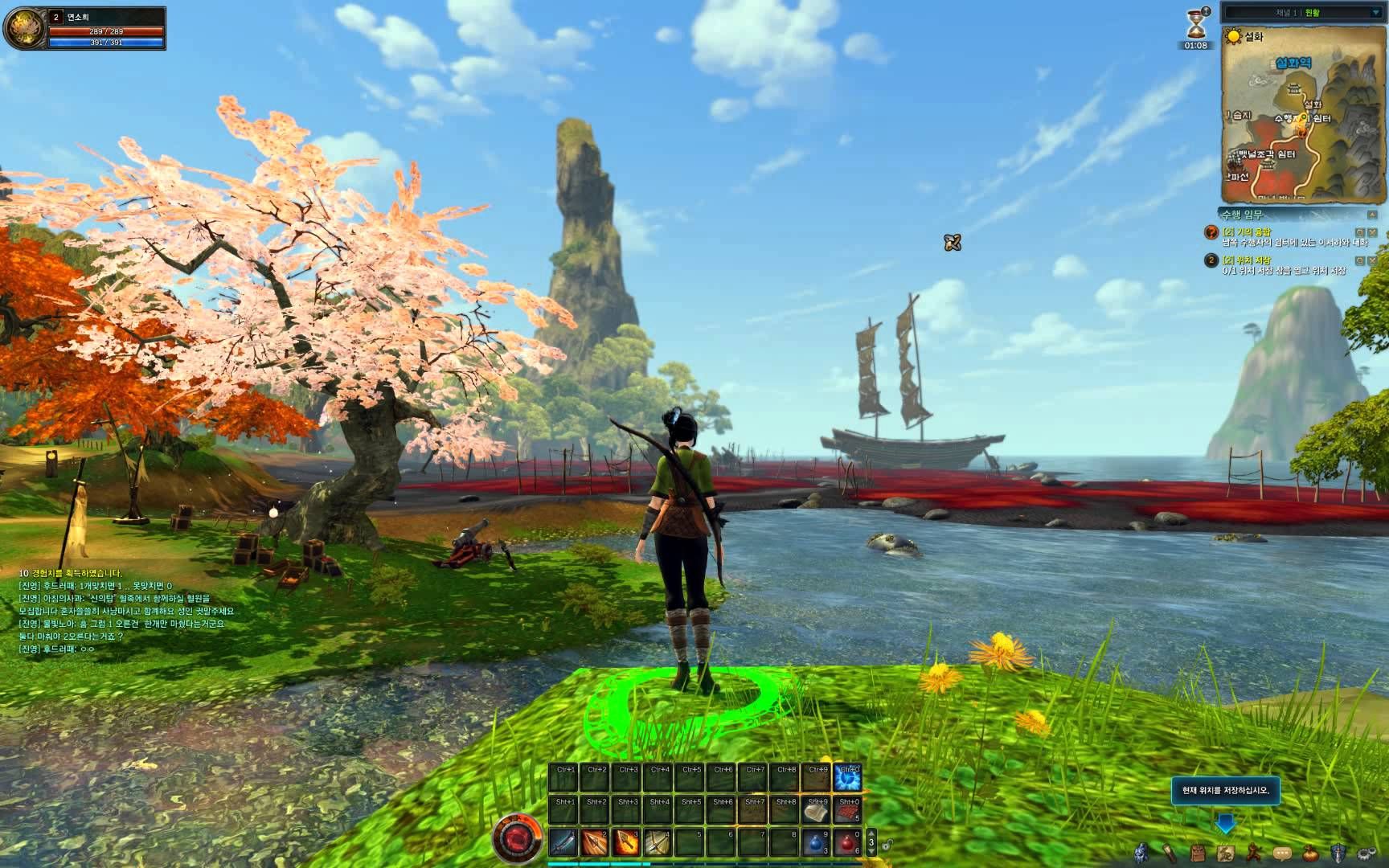Use the blue mana potion
The image size is (1389, 868).
pyautogui.click(x=816, y=842)
